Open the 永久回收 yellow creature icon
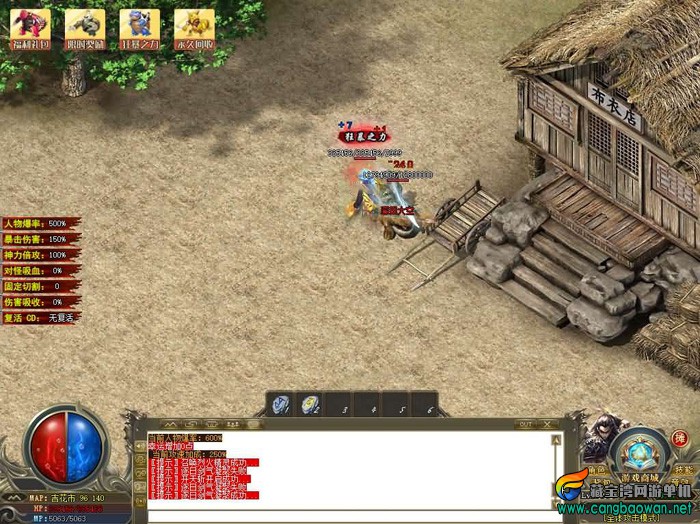 pos(194,27)
